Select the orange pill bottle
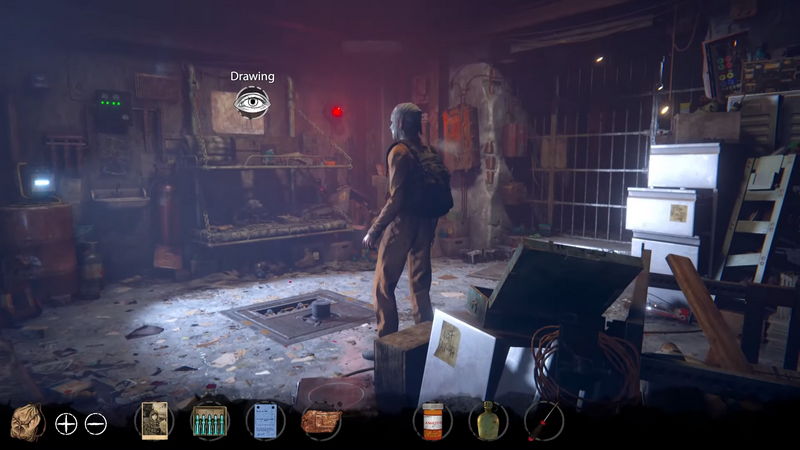The height and width of the screenshot is (450, 800). tap(432, 421)
